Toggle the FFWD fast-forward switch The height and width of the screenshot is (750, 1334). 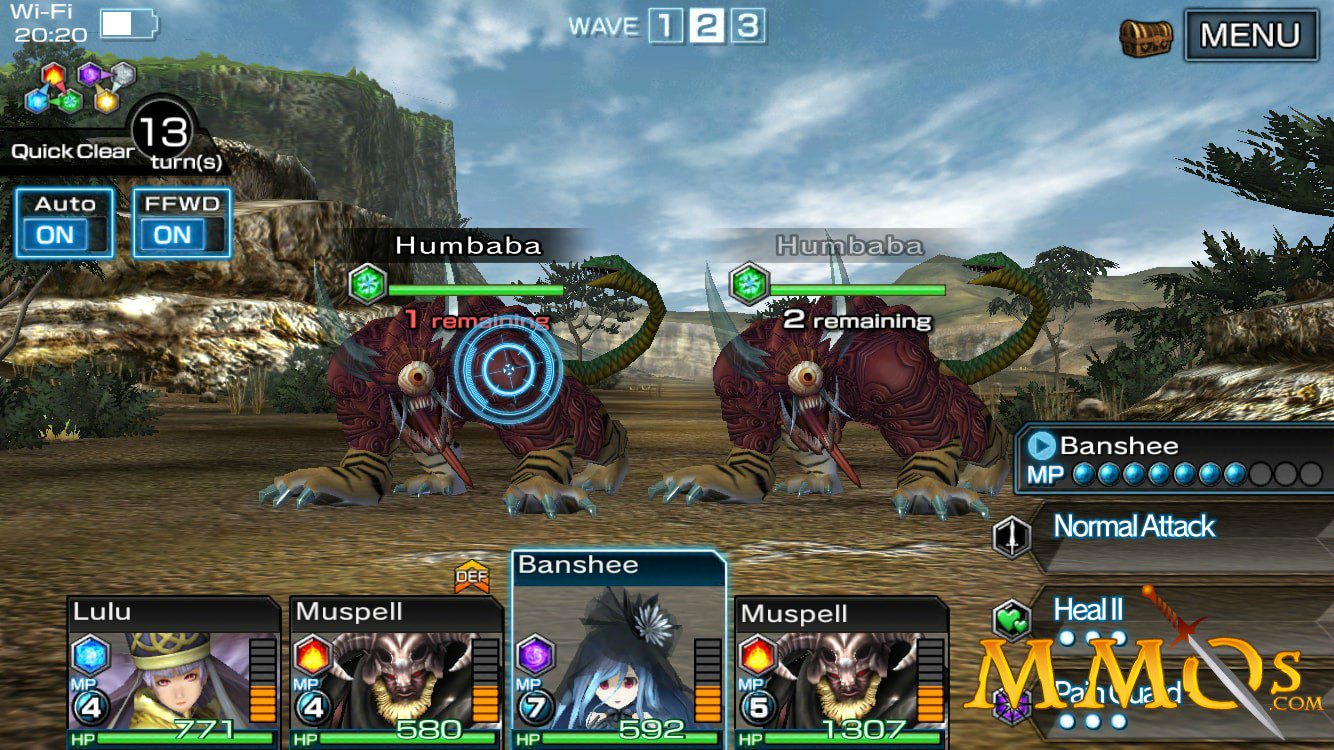(182, 222)
